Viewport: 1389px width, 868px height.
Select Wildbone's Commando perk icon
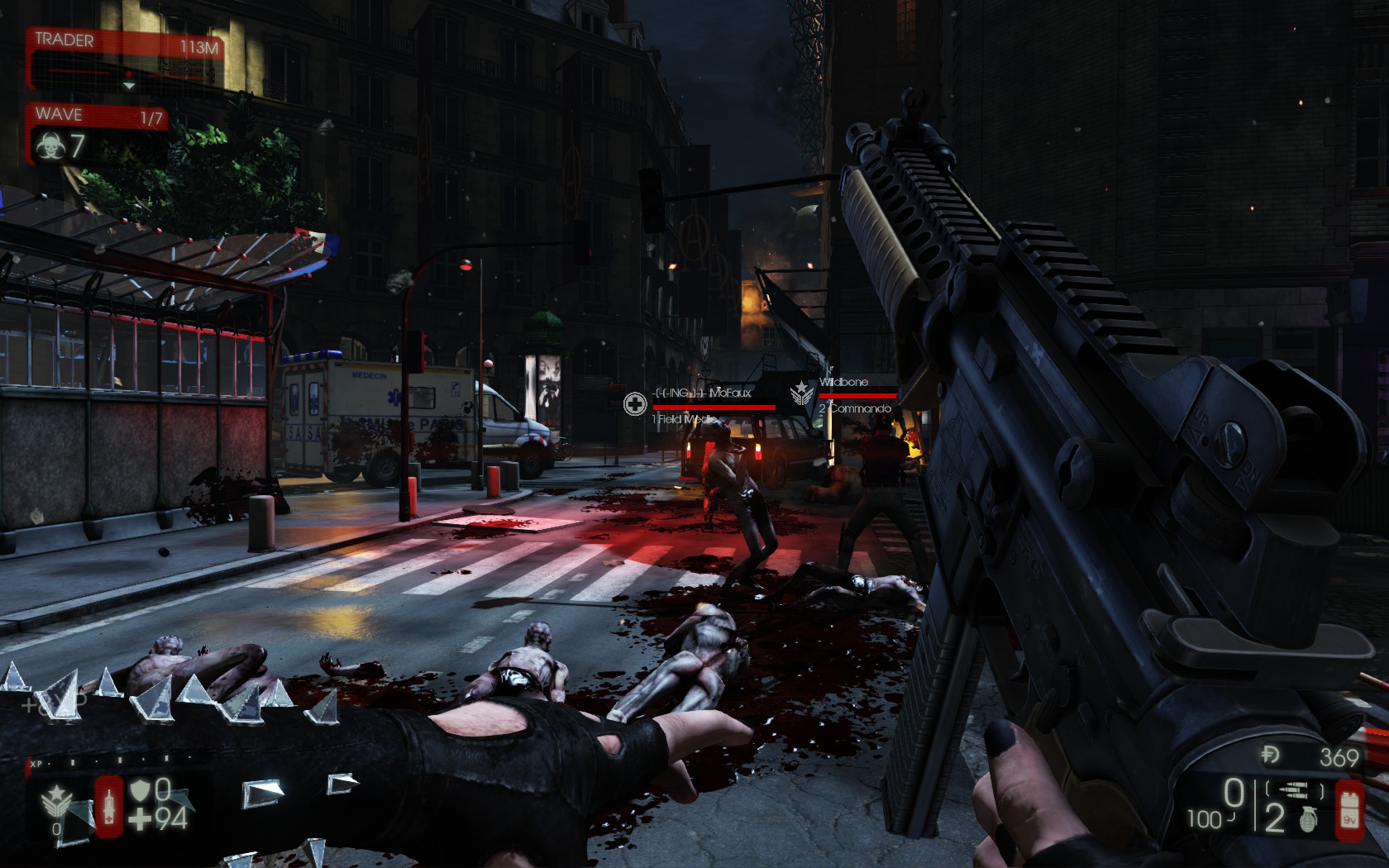coord(801,393)
